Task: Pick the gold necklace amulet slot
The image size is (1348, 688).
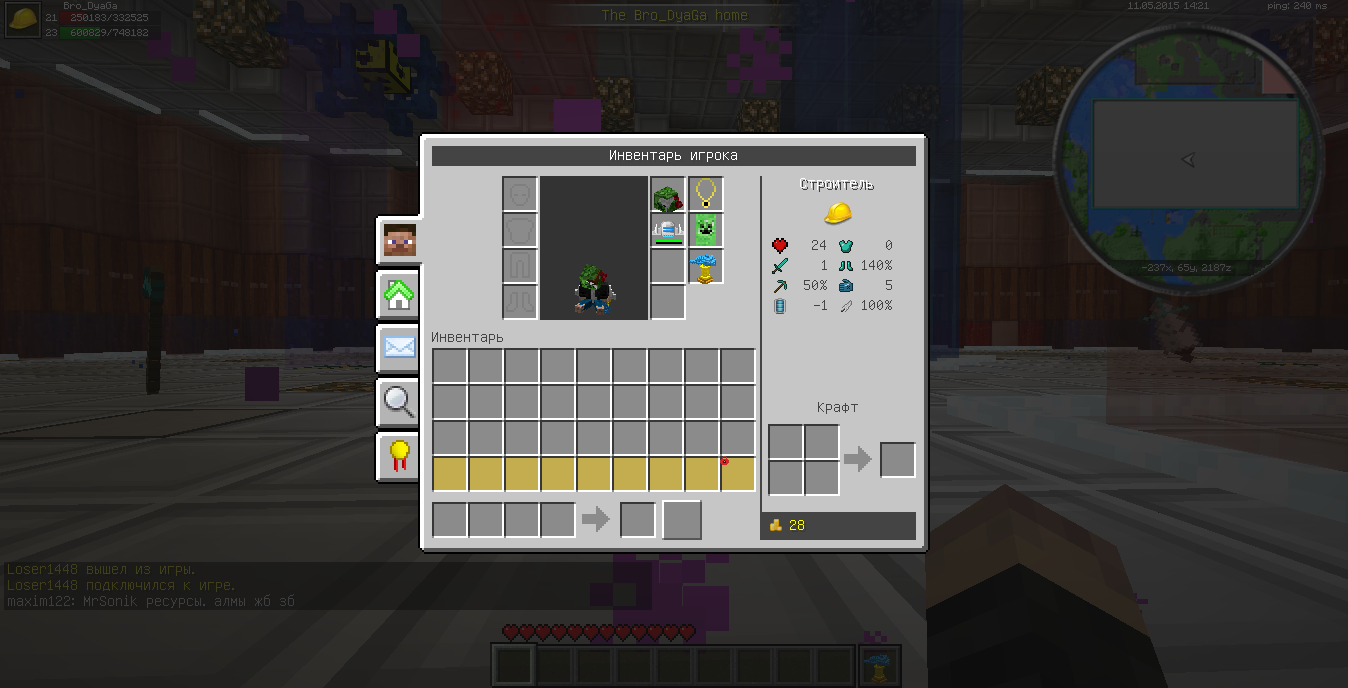Action: click(706, 195)
